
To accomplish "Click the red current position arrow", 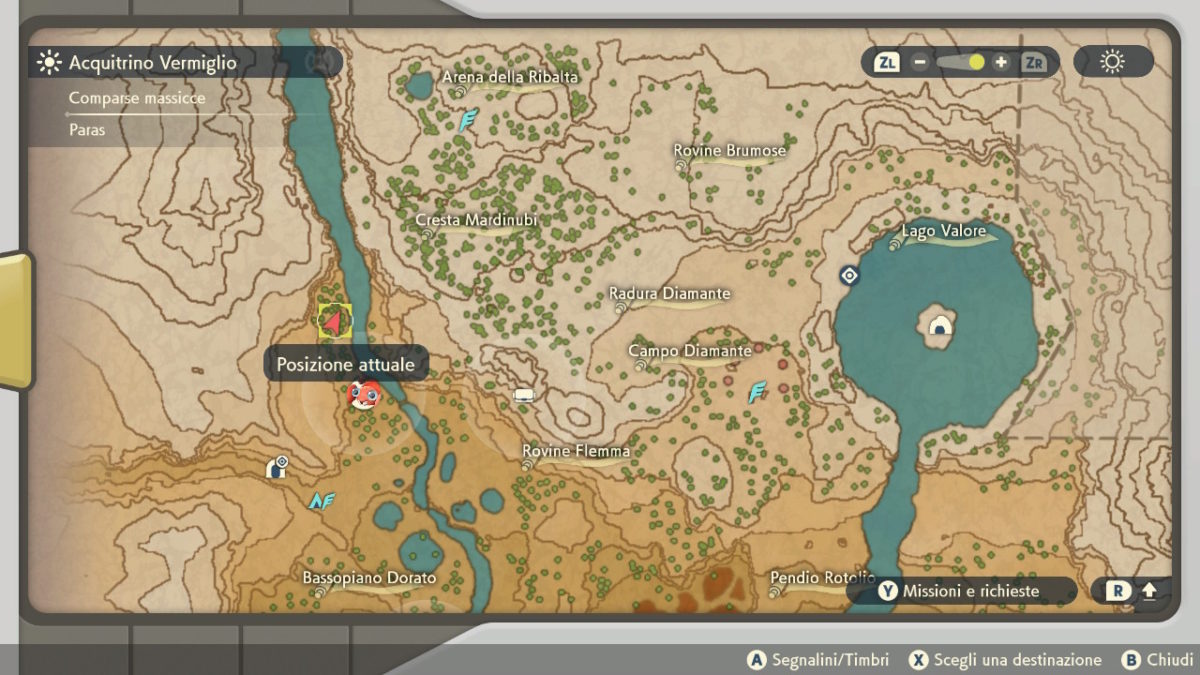I will (334, 321).
